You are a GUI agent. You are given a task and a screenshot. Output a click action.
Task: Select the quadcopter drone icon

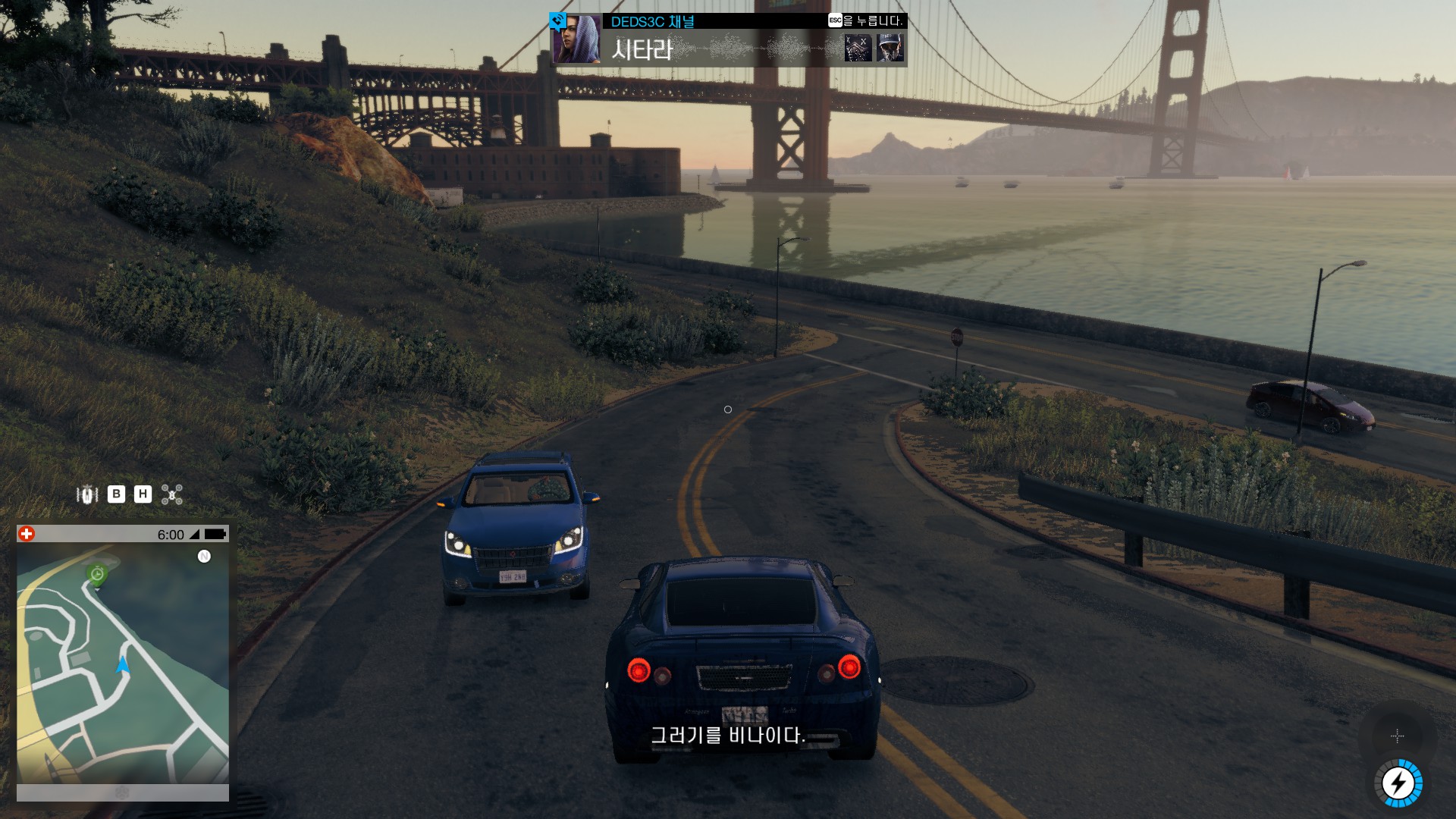172,494
